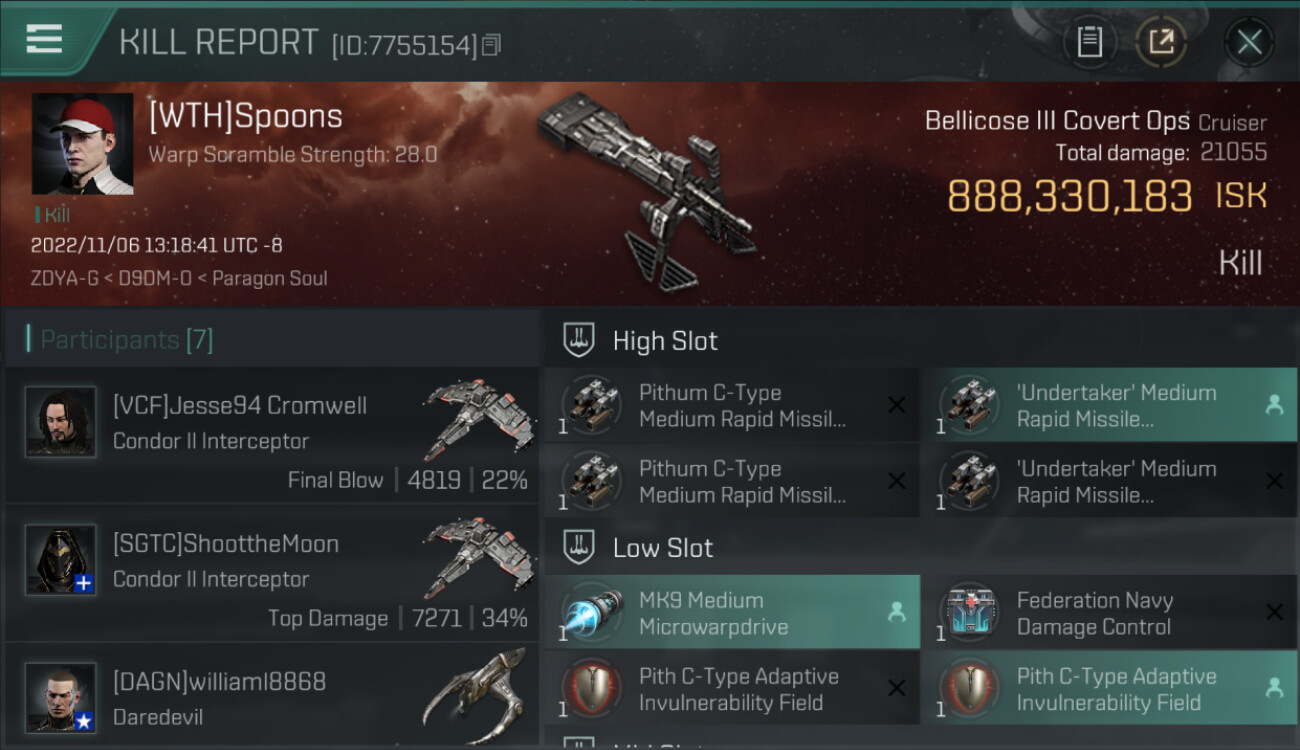Screen dimensions: 1300x750
Task: Close the kill report window
Action: click(x=1248, y=42)
